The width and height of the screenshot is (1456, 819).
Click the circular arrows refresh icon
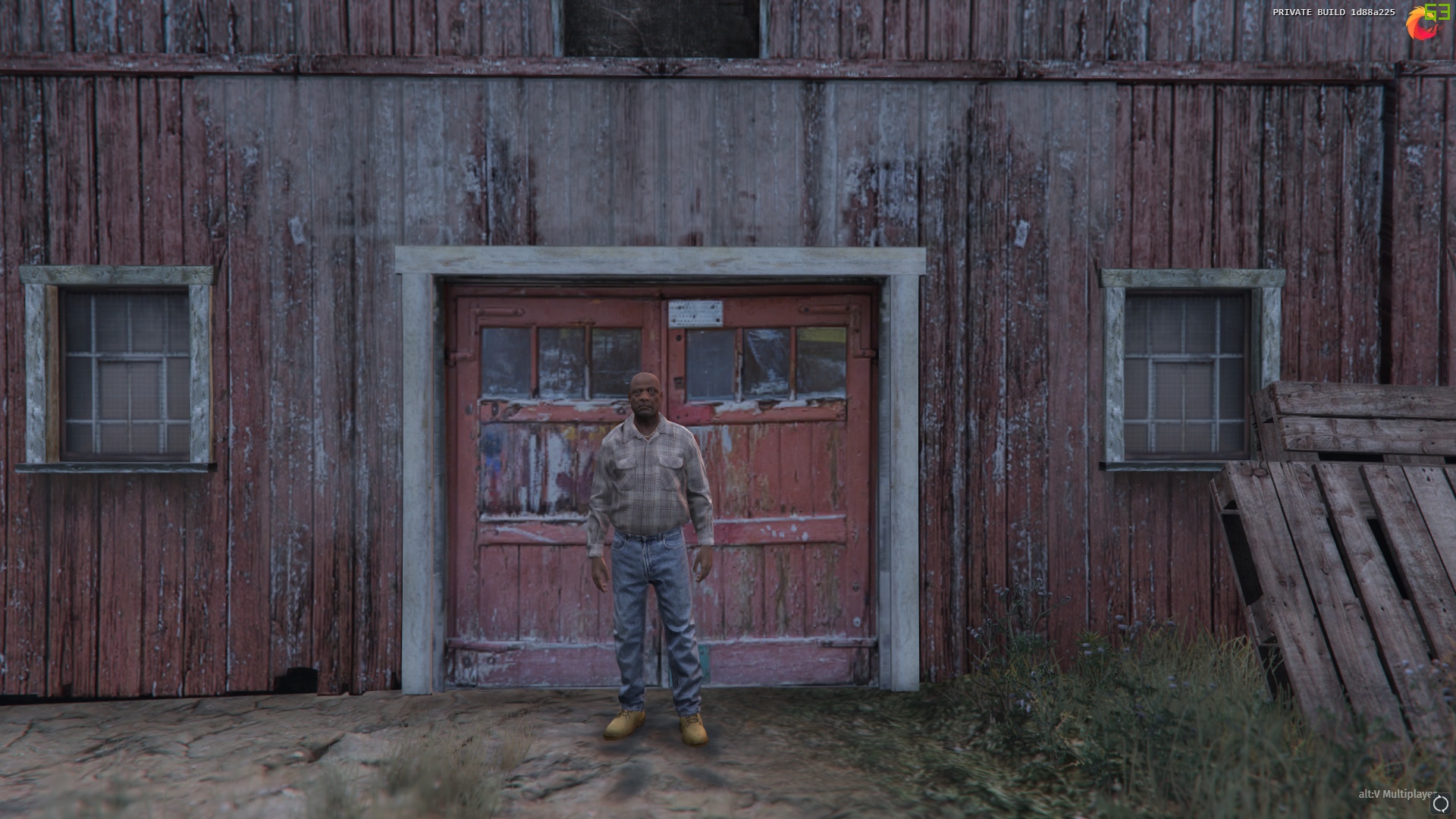[1440, 805]
